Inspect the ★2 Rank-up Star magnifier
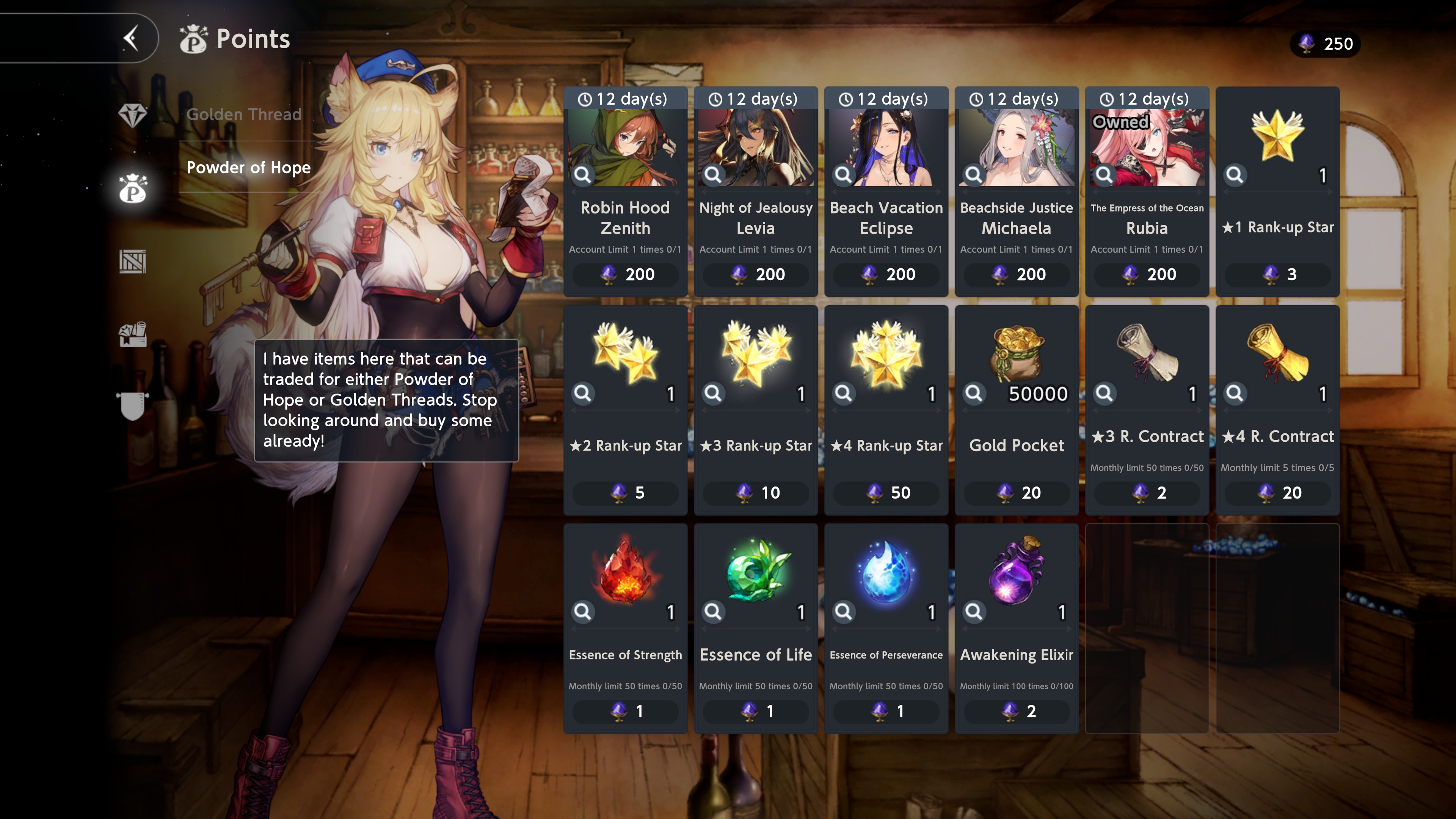1456x819 pixels. click(583, 393)
